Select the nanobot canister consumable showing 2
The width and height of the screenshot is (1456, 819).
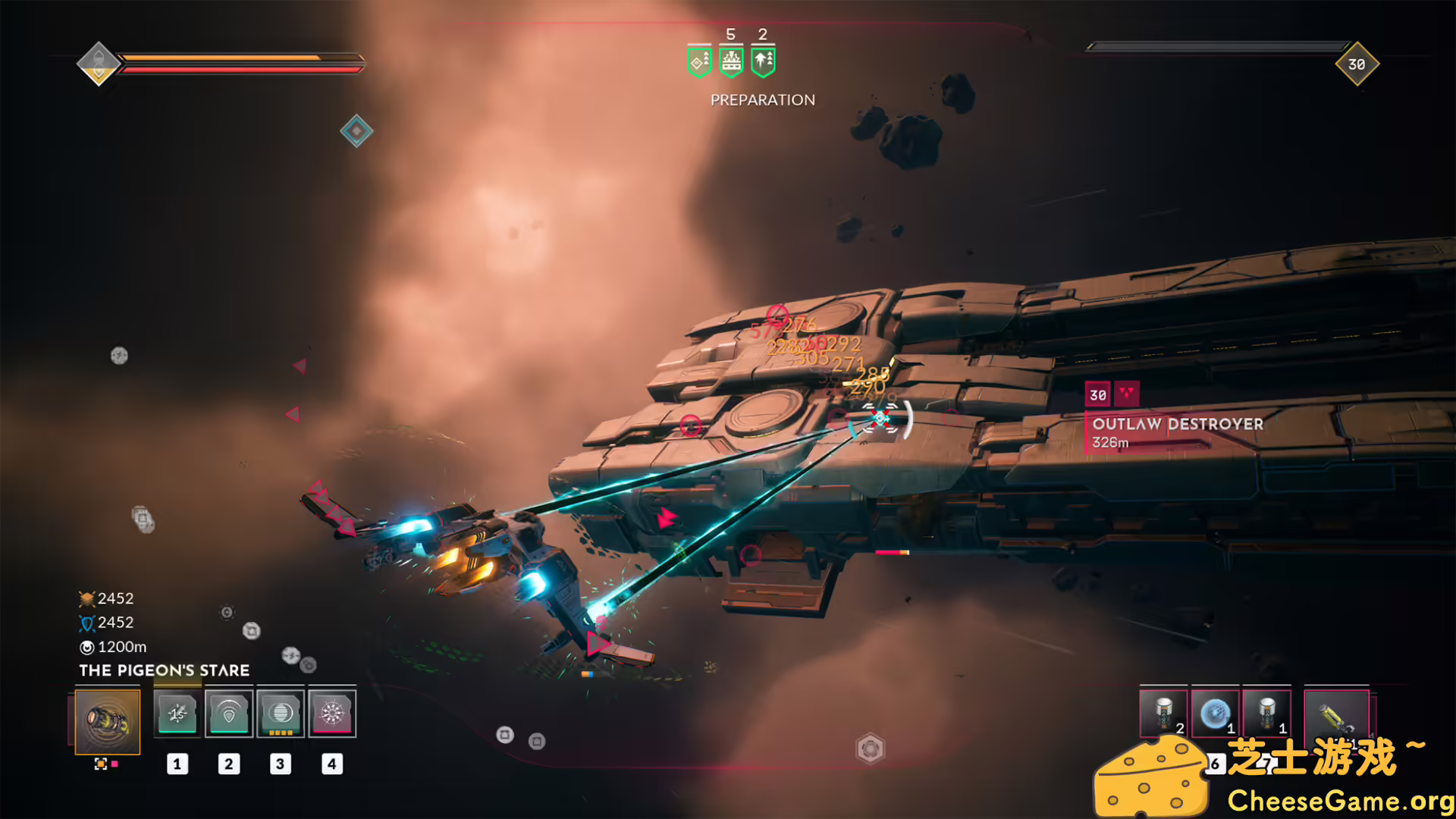pyautogui.click(x=1165, y=713)
